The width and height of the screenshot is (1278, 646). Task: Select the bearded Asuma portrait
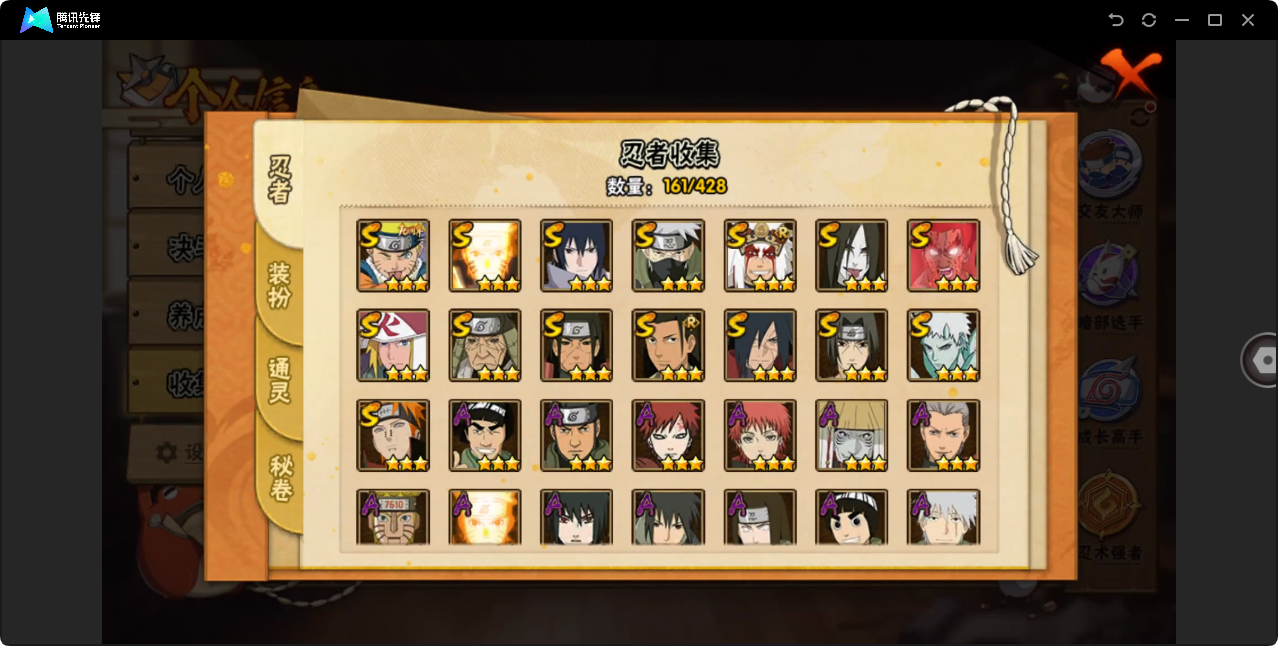(x=577, y=436)
